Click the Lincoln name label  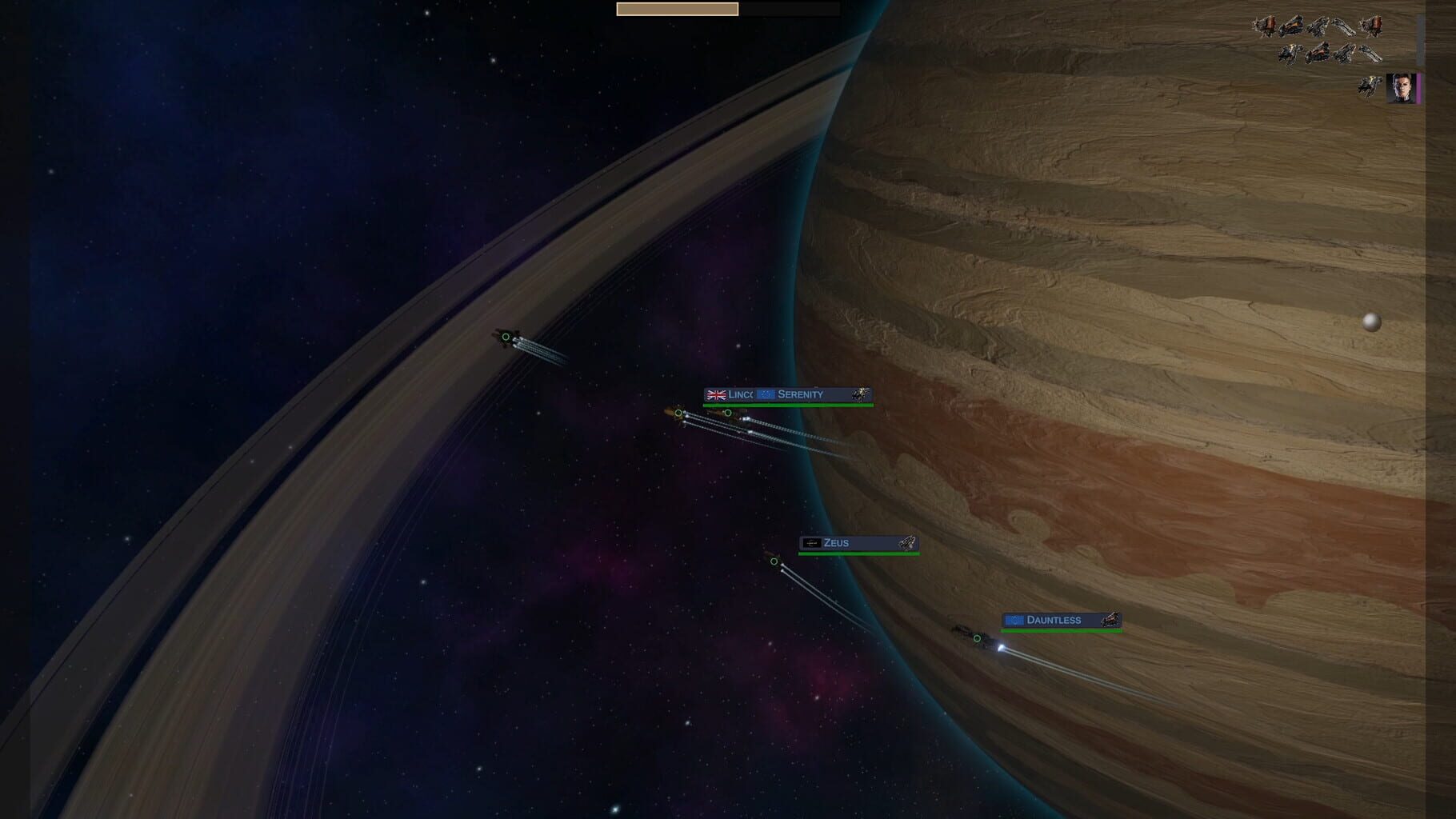(740, 394)
